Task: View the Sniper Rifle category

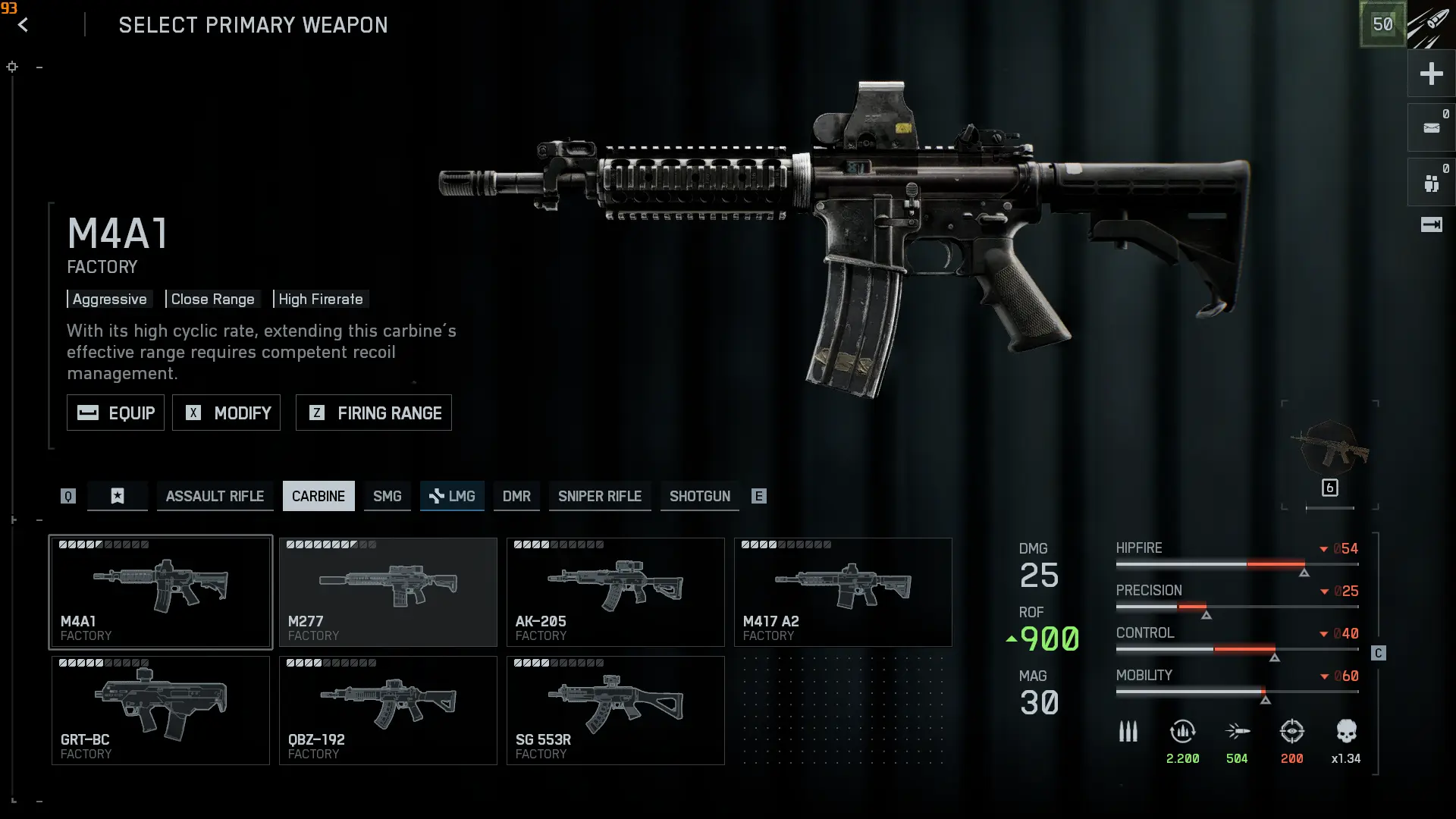Action: click(600, 496)
